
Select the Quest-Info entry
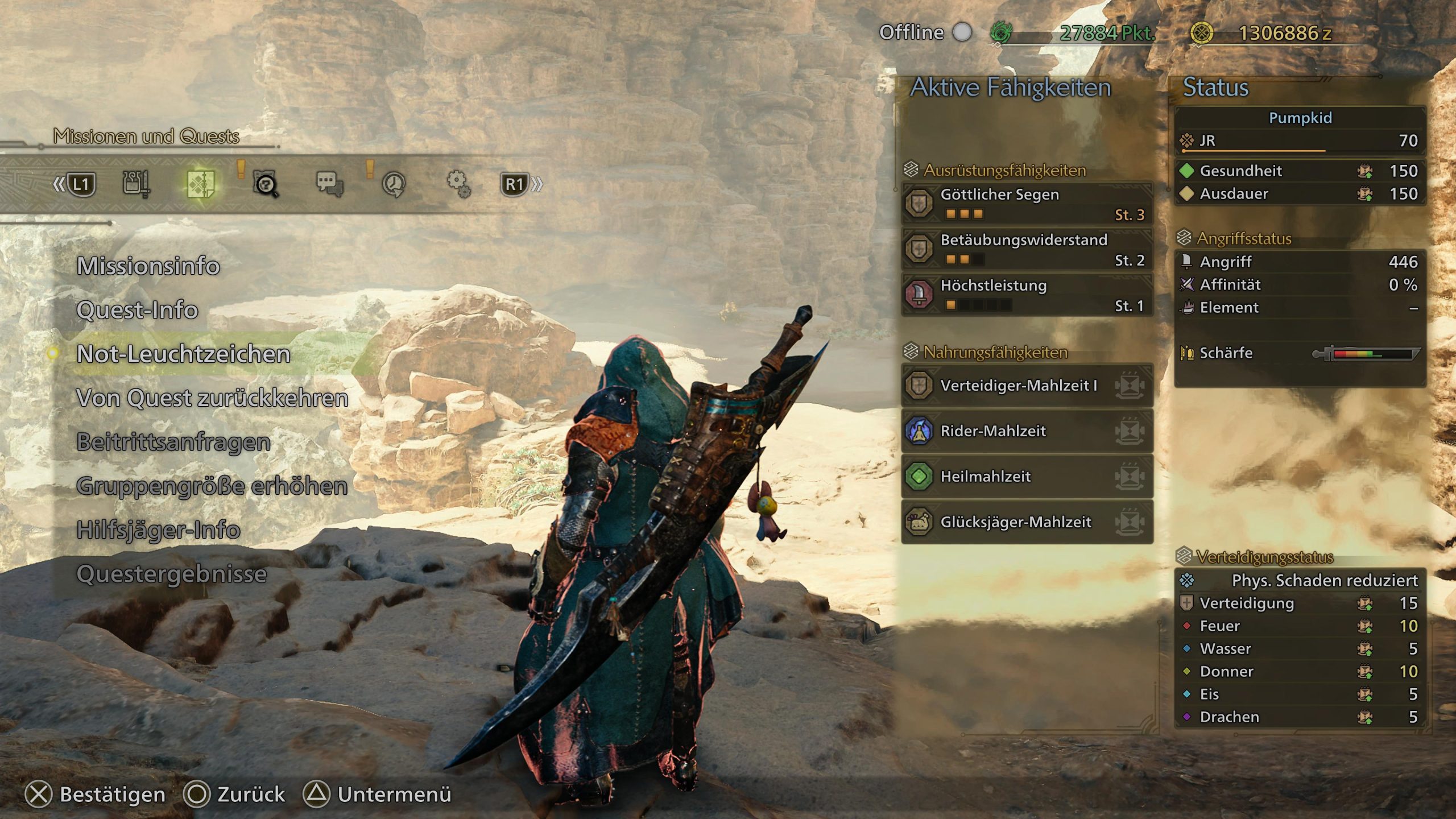[x=137, y=310]
